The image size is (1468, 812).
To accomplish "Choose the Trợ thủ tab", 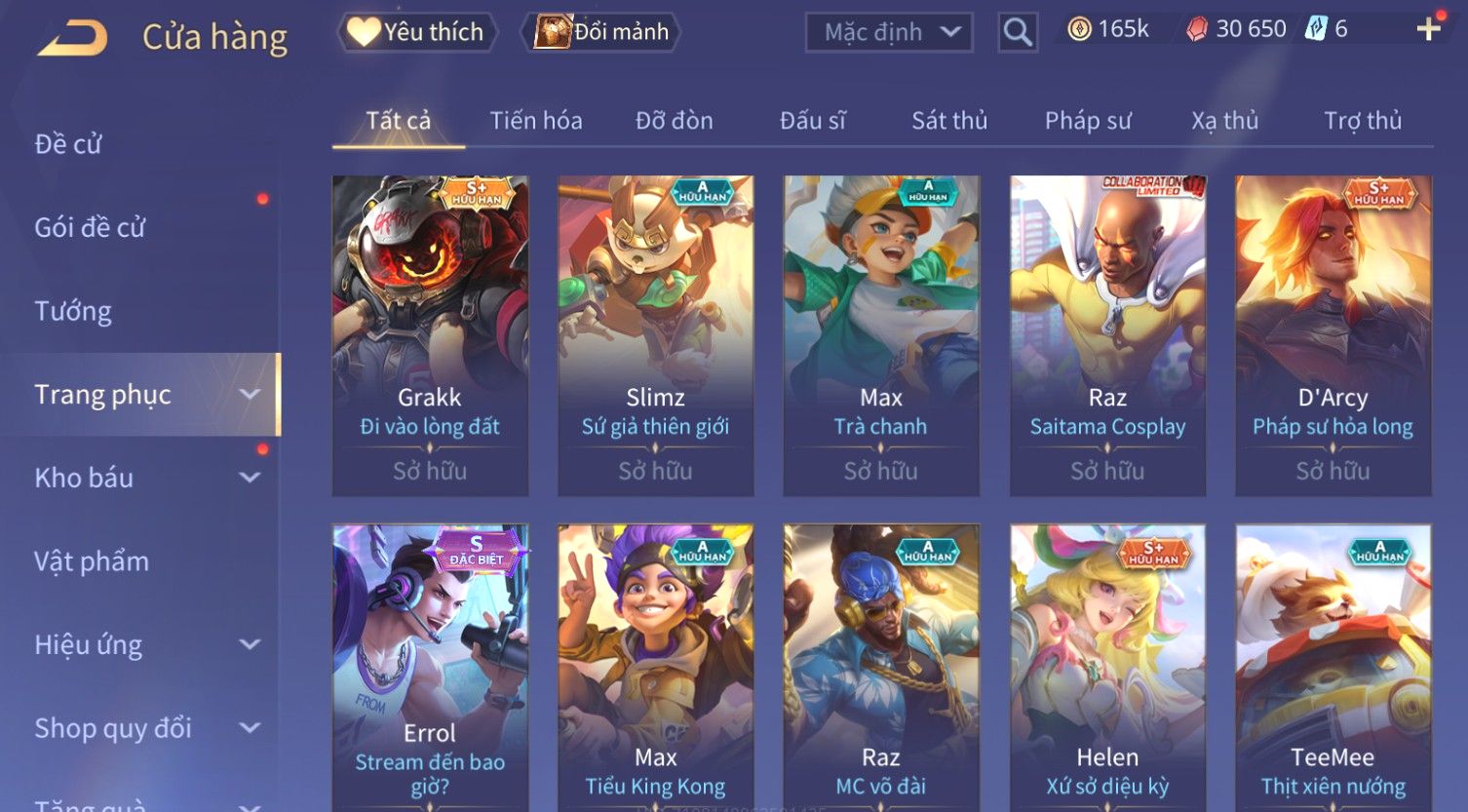I will click(x=1362, y=121).
